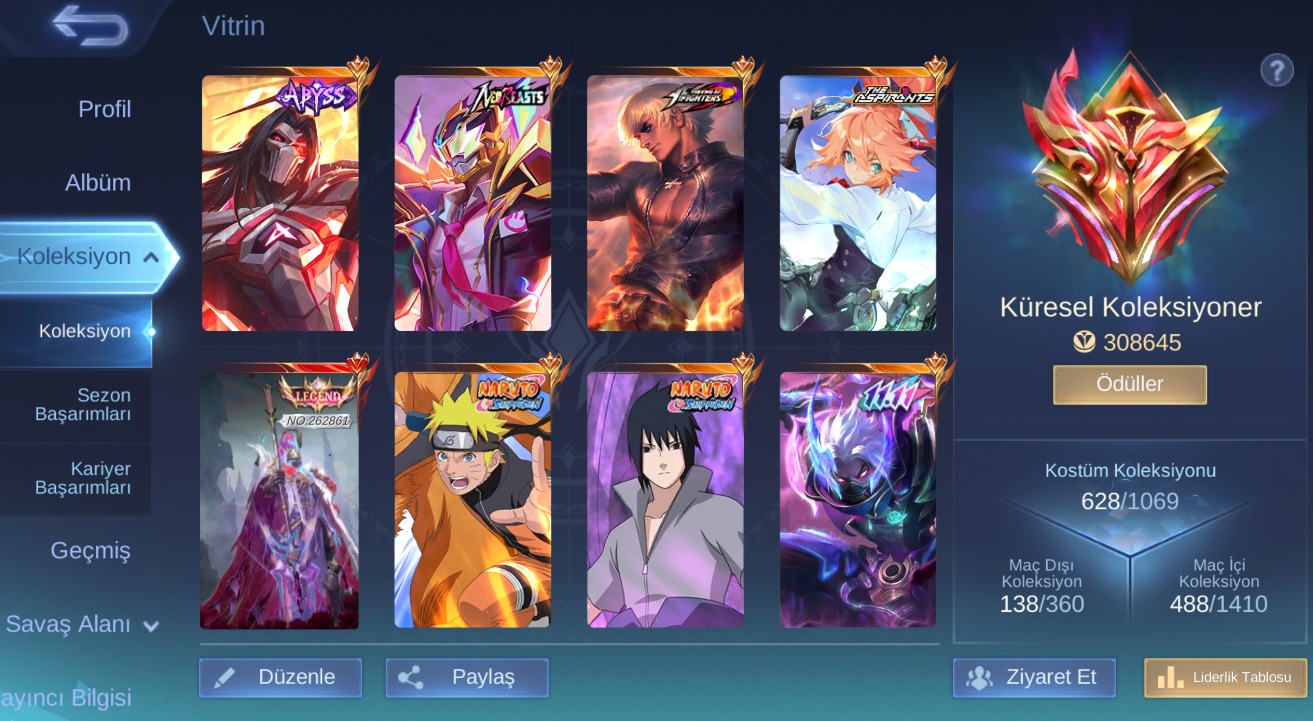Switch to the Geçmiş tab
This screenshot has width=1313, height=721.
[x=90, y=550]
